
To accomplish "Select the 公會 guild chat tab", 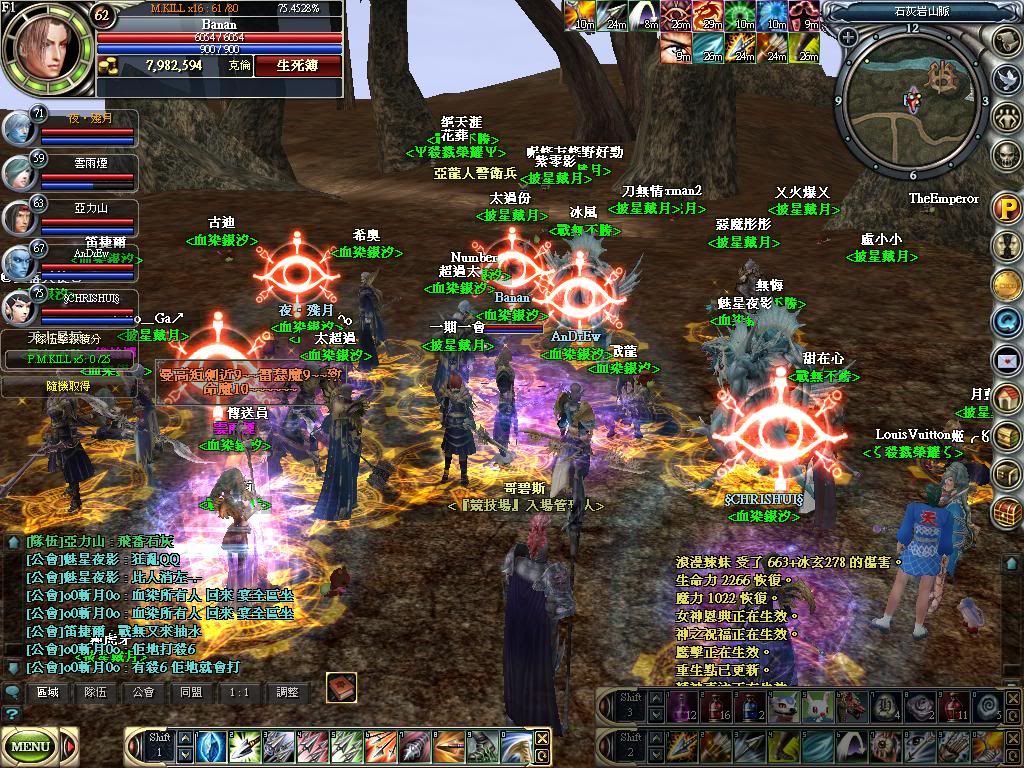I will tap(144, 692).
